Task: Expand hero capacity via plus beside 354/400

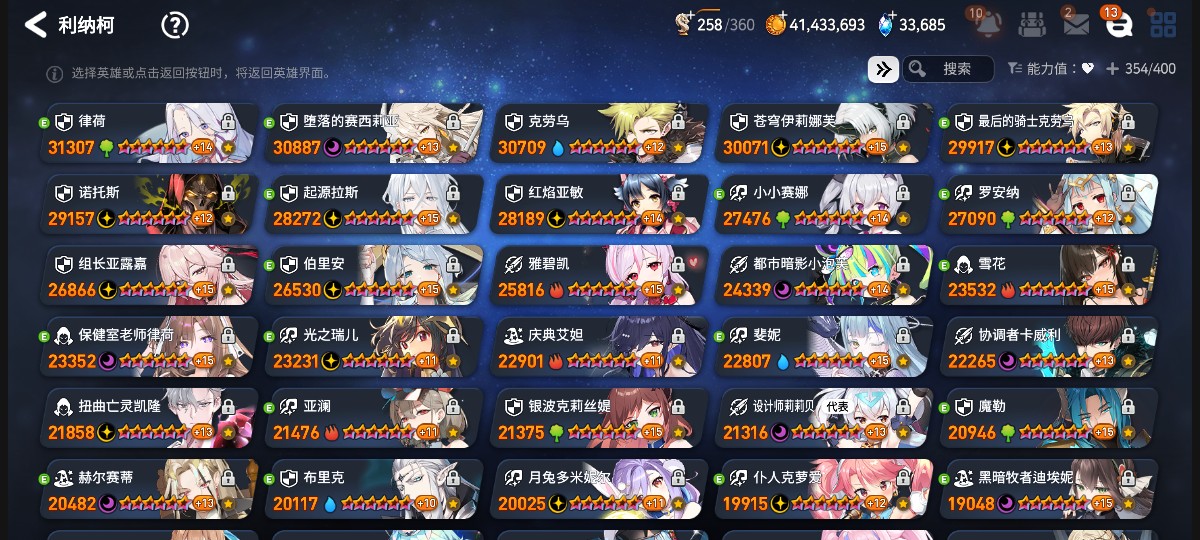Action: [1112, 69]
